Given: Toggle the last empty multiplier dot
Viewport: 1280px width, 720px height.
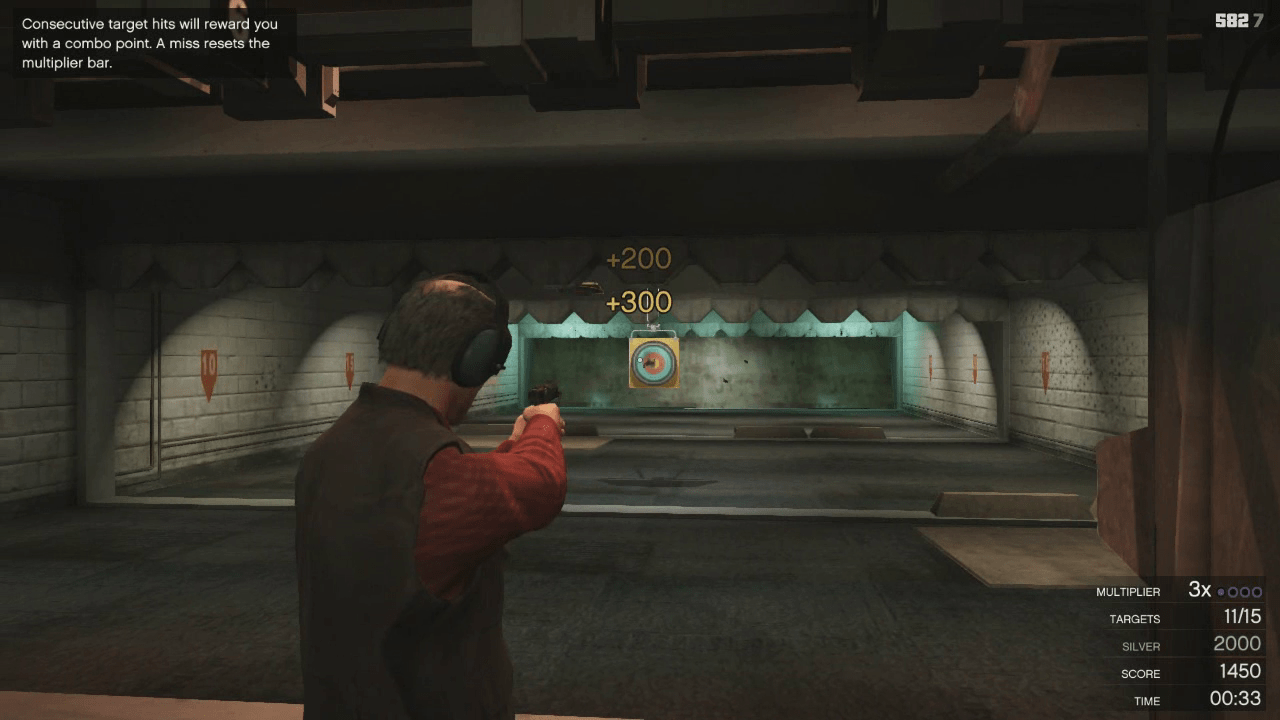Looking at the screenshot, I should click(1256, 592).
